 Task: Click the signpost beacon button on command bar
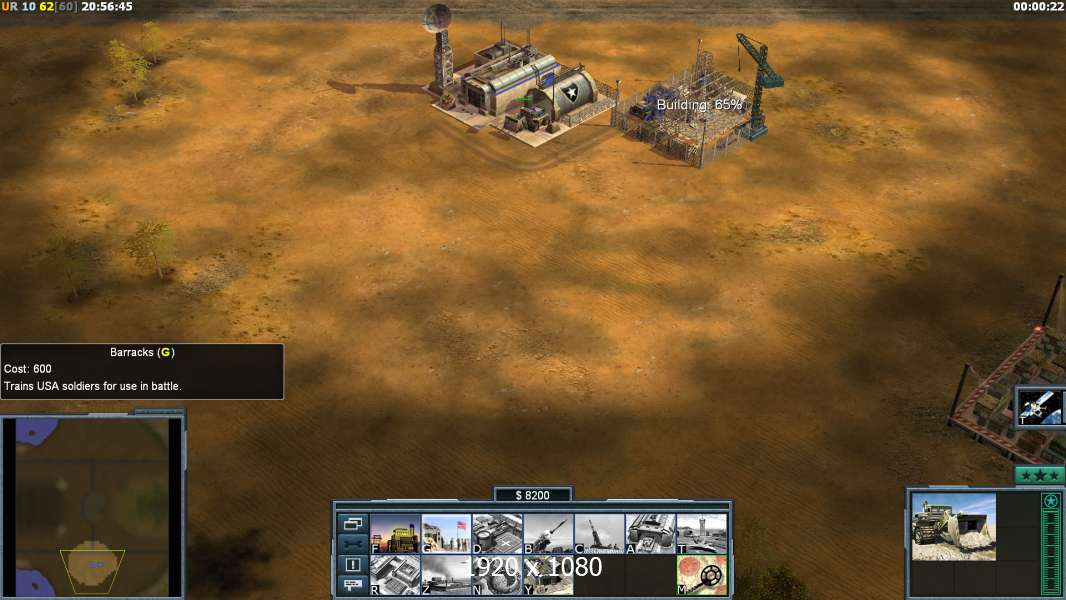click(x=353, y=586)
